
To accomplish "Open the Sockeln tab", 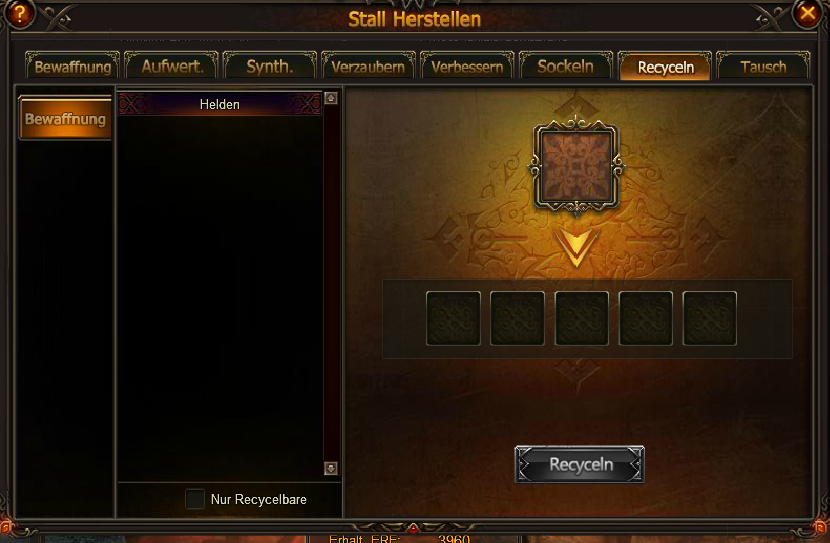I will [x=565, y=67].
